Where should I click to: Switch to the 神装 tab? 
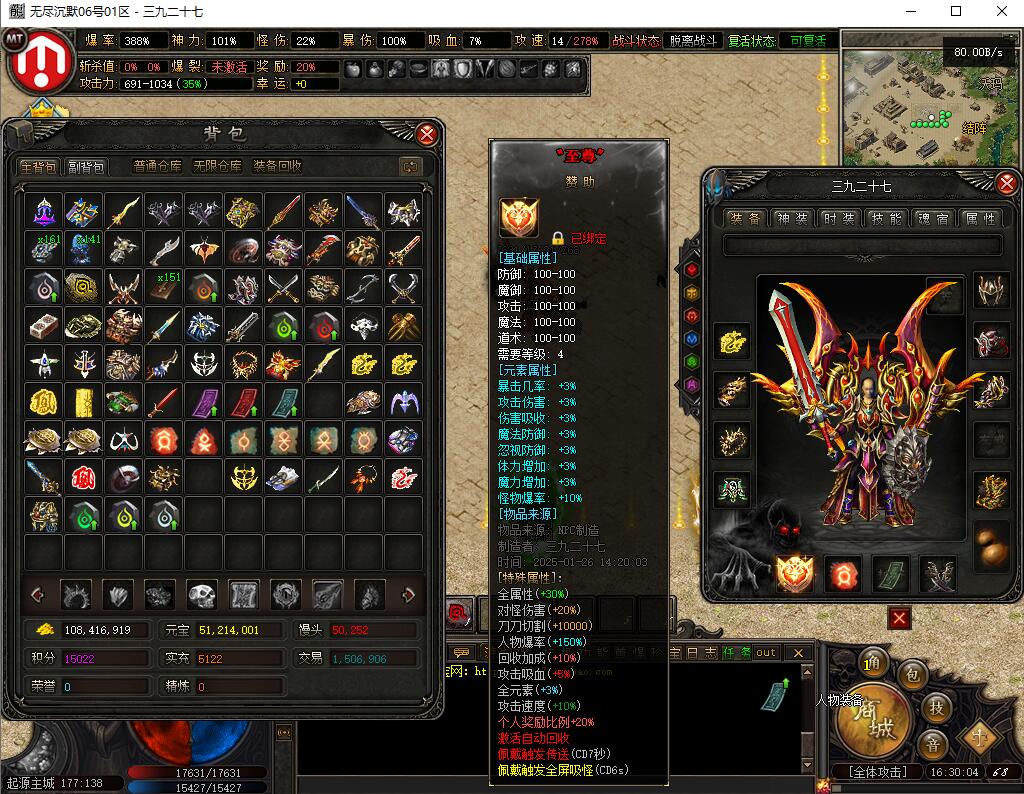click(x=791, y=218)
